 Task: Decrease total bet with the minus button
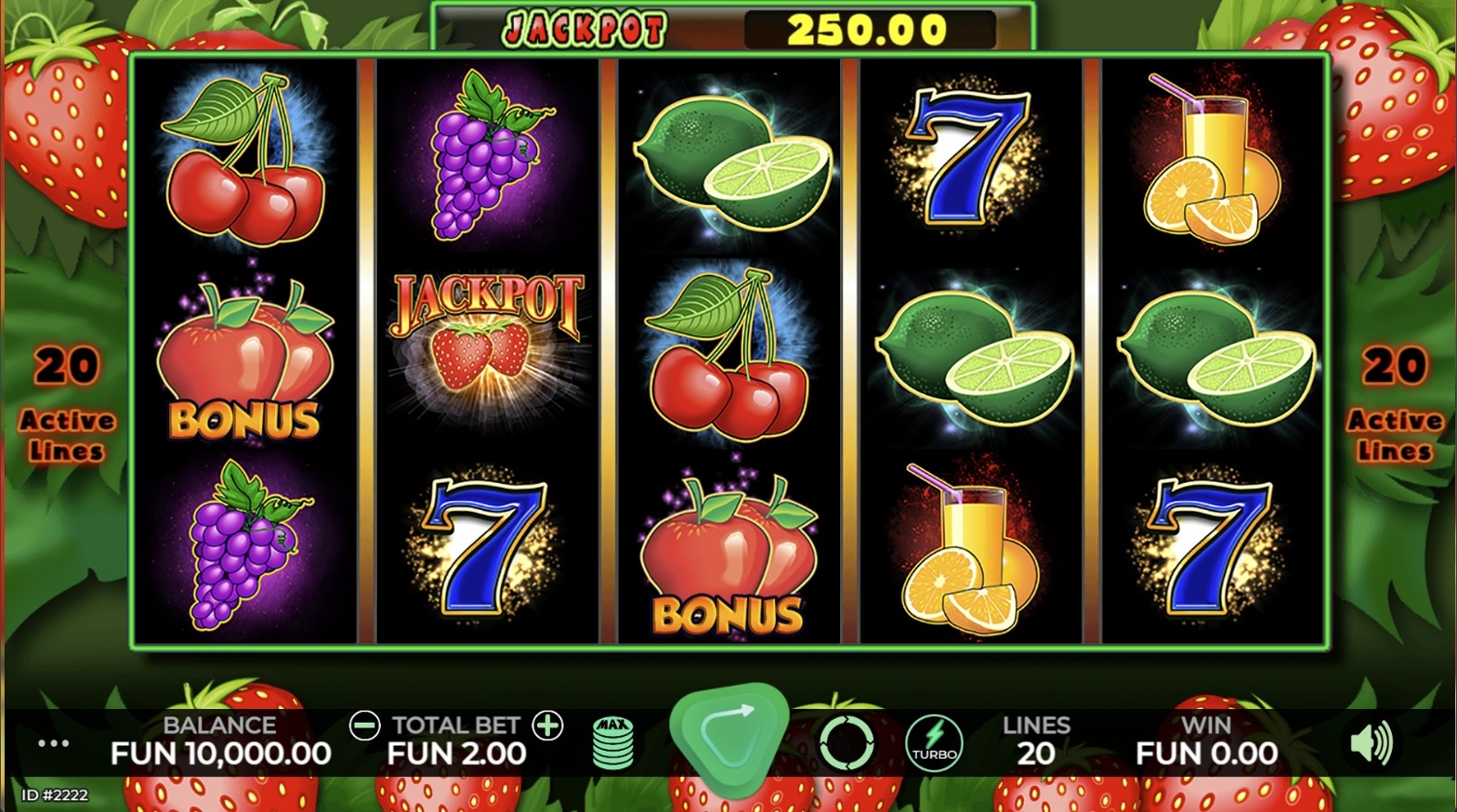tap(365, 726)
